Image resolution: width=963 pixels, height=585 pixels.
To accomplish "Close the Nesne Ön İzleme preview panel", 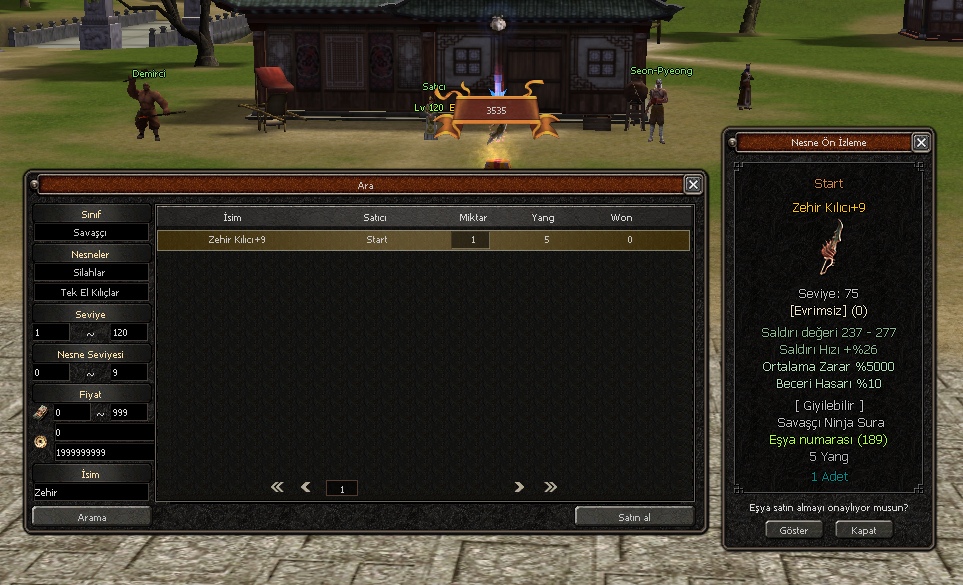I will pos(921,143).
